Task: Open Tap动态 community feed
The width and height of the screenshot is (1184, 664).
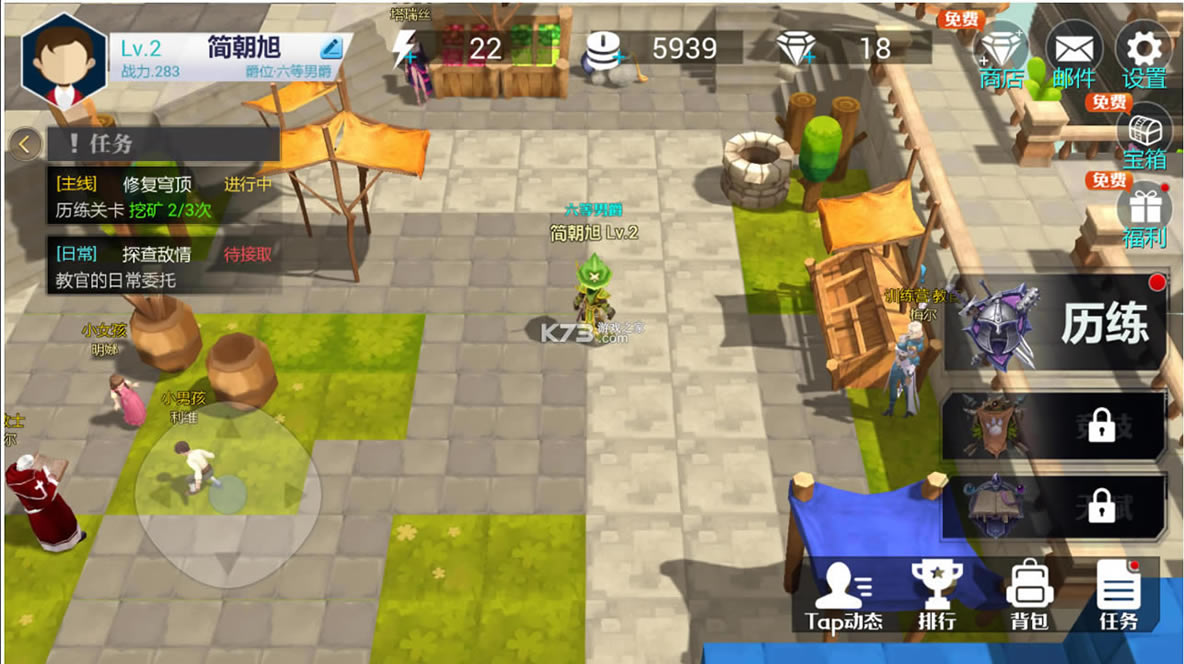Action: (844, 597)
